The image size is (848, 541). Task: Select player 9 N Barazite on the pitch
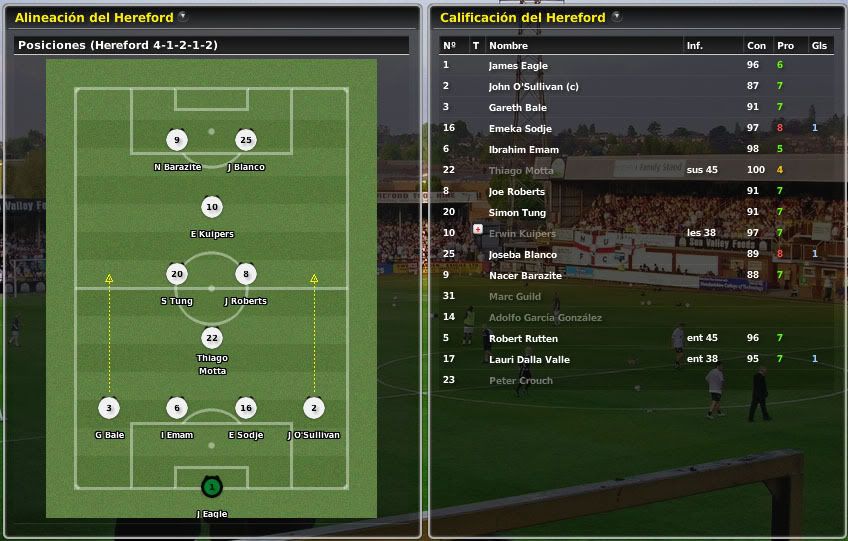click(177, 140)
